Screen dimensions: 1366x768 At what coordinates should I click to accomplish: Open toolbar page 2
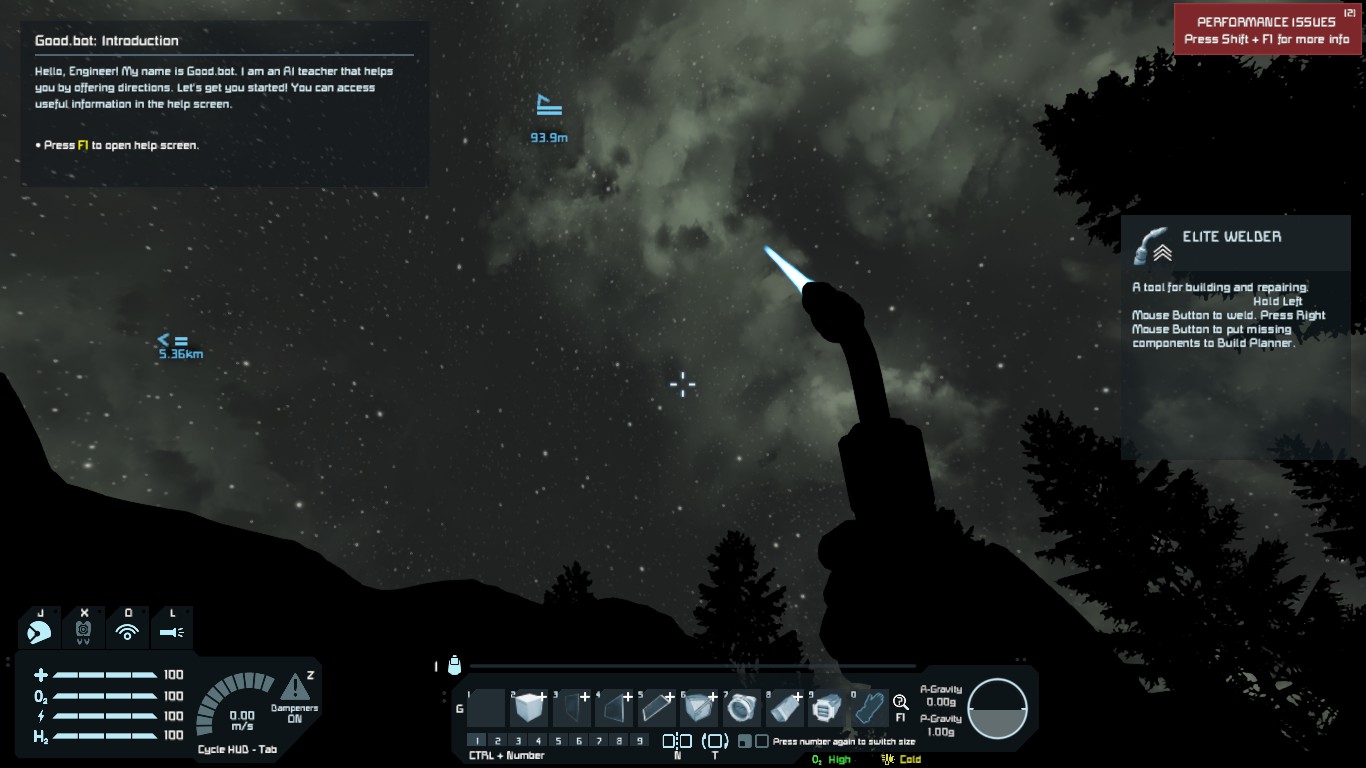point(498,741)
